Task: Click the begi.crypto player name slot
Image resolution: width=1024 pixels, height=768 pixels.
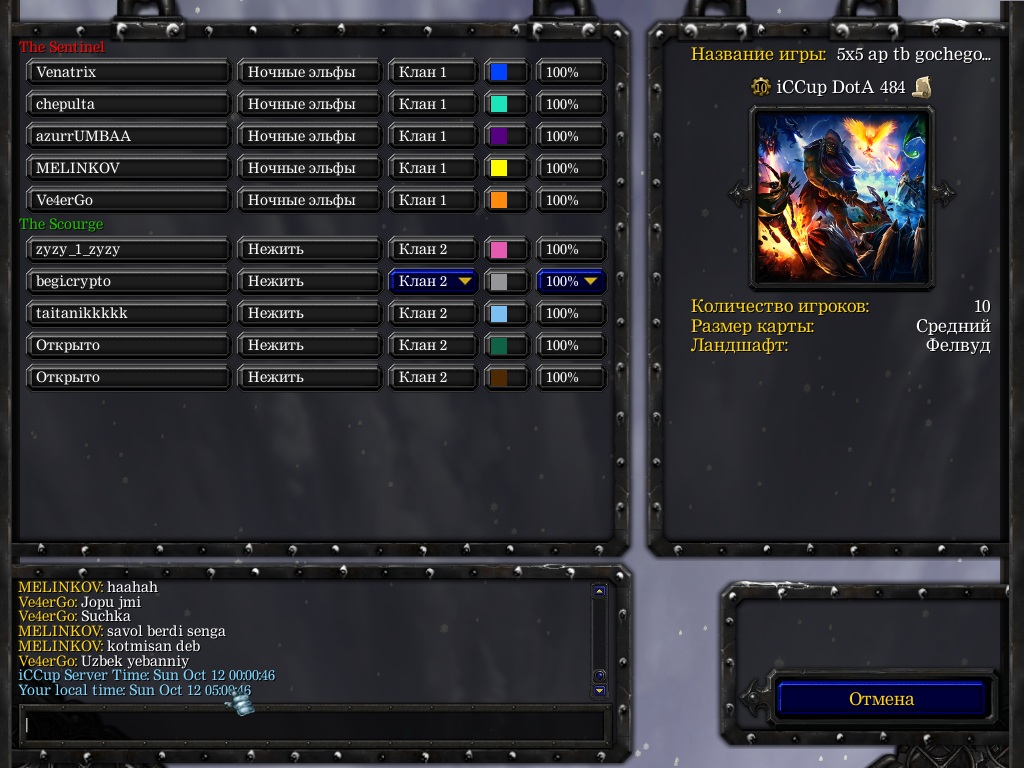Action: coord(128,281)
